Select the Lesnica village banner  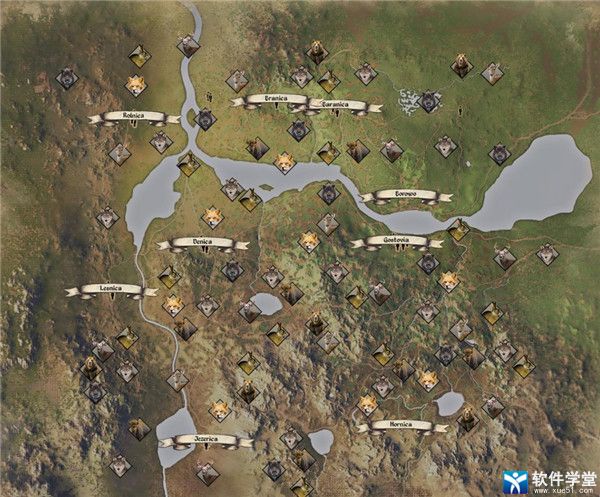110,290
